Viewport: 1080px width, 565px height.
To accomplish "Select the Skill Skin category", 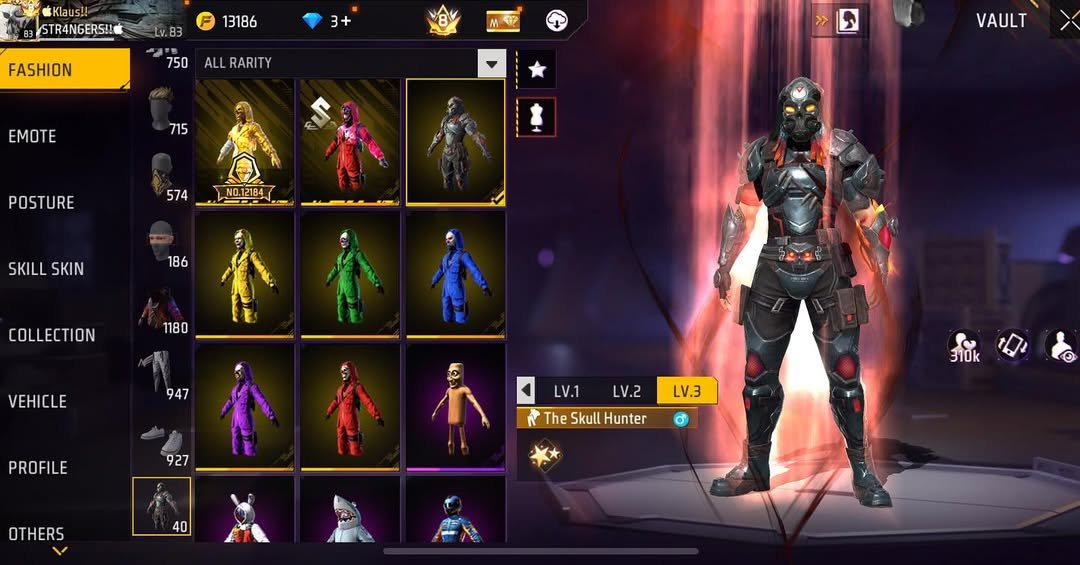I will pos(46,268).
